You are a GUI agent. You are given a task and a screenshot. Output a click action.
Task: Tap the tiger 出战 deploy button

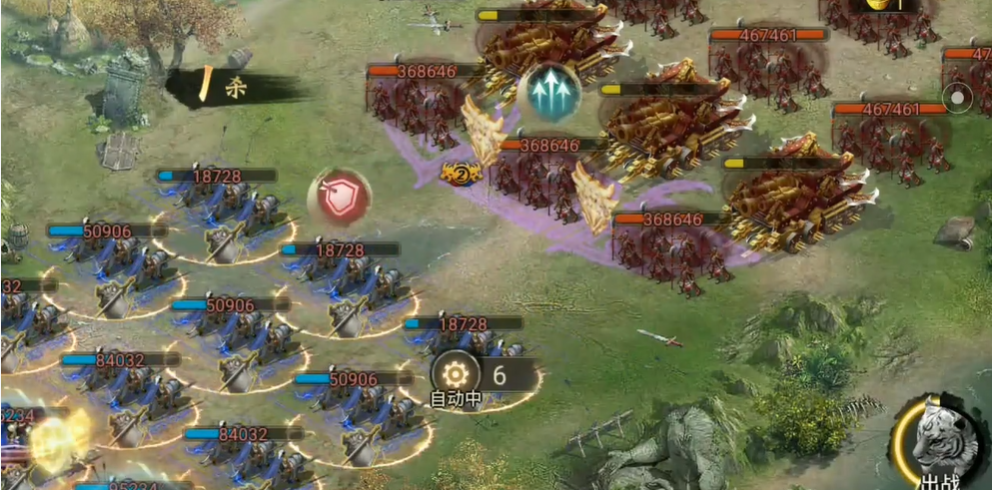click(x=940, y=442)
